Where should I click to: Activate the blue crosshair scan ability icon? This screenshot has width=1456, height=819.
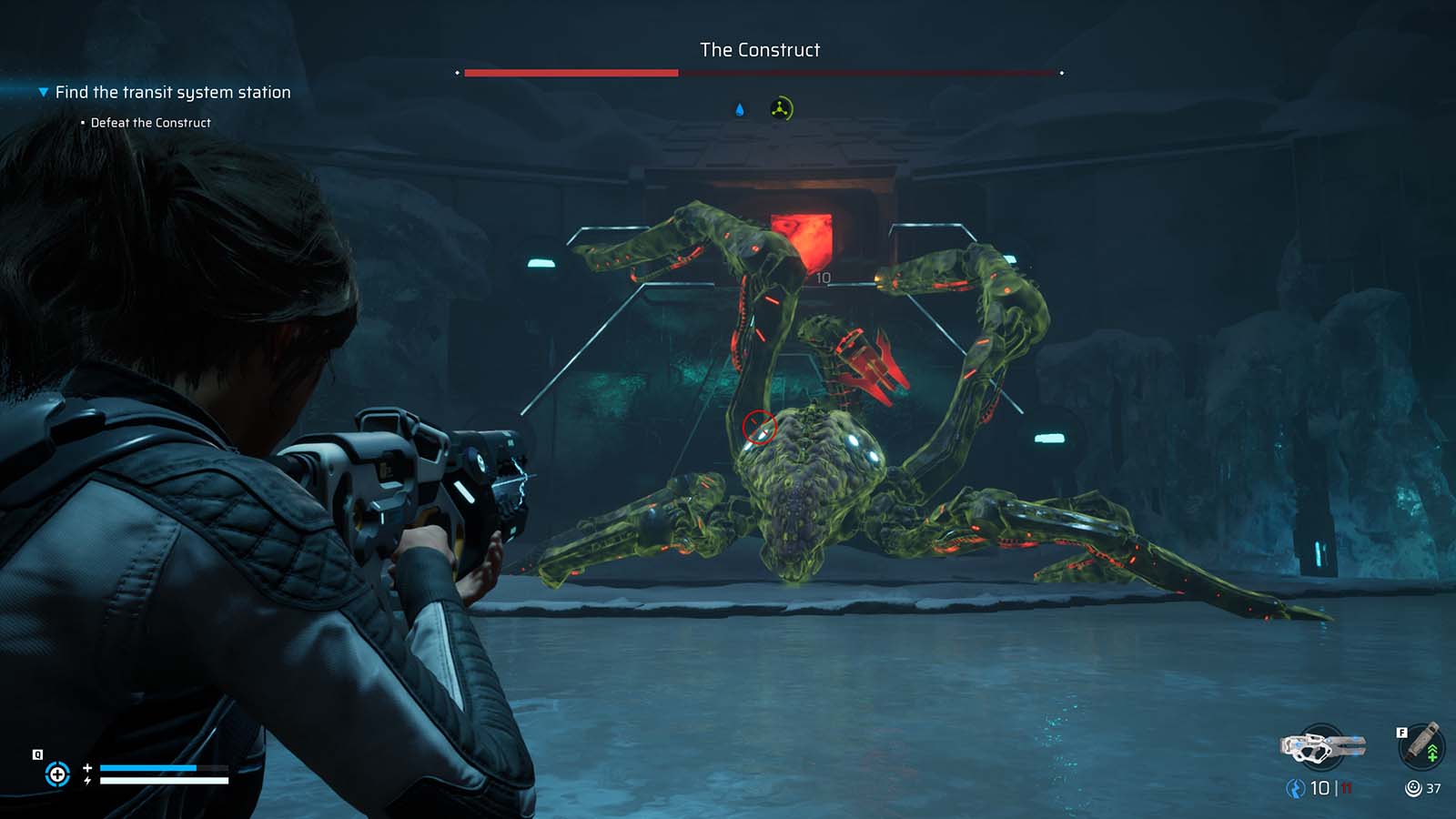coord(57,774)
